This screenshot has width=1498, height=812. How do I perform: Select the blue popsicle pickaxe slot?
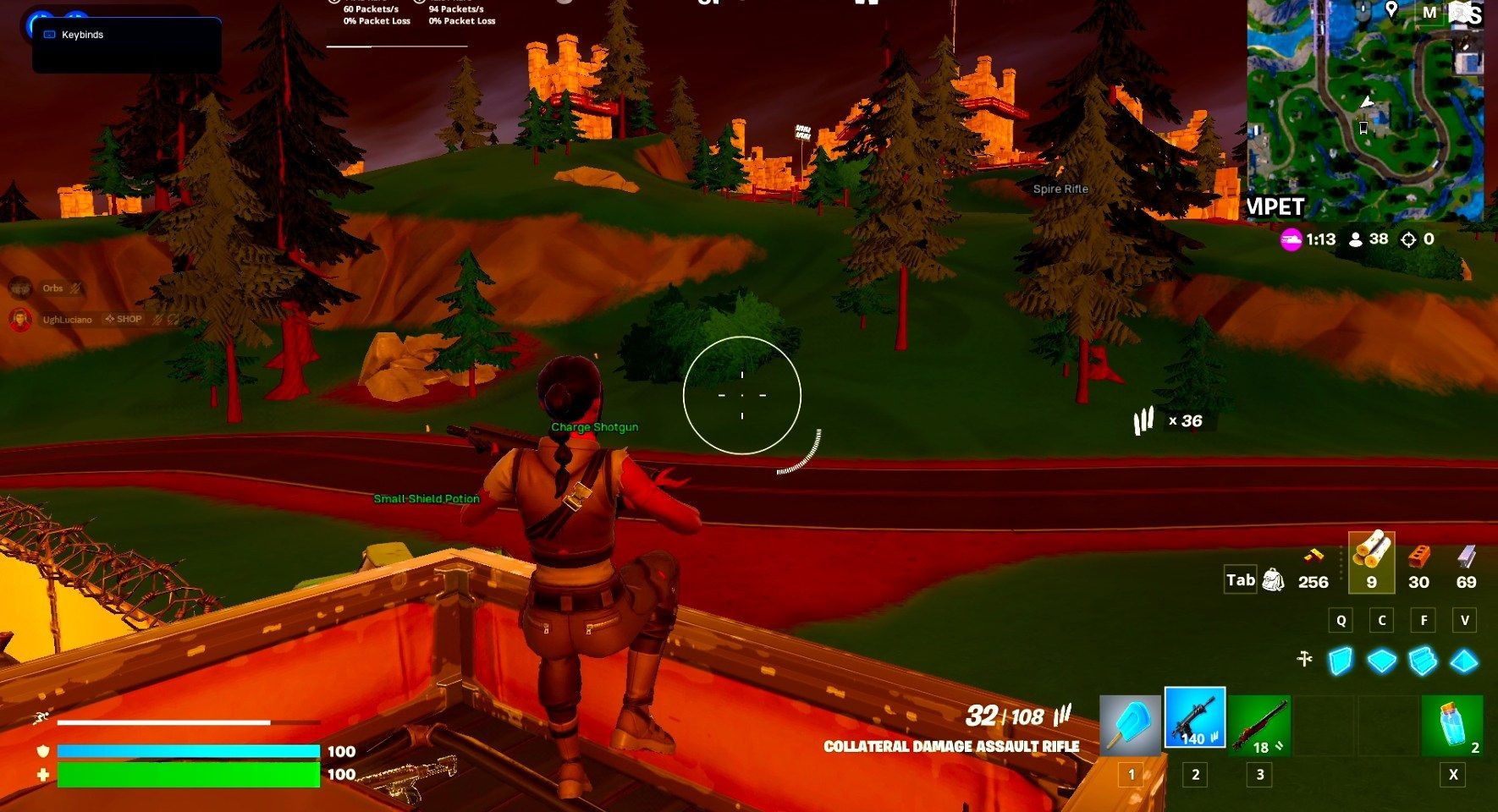(1130, 725)
